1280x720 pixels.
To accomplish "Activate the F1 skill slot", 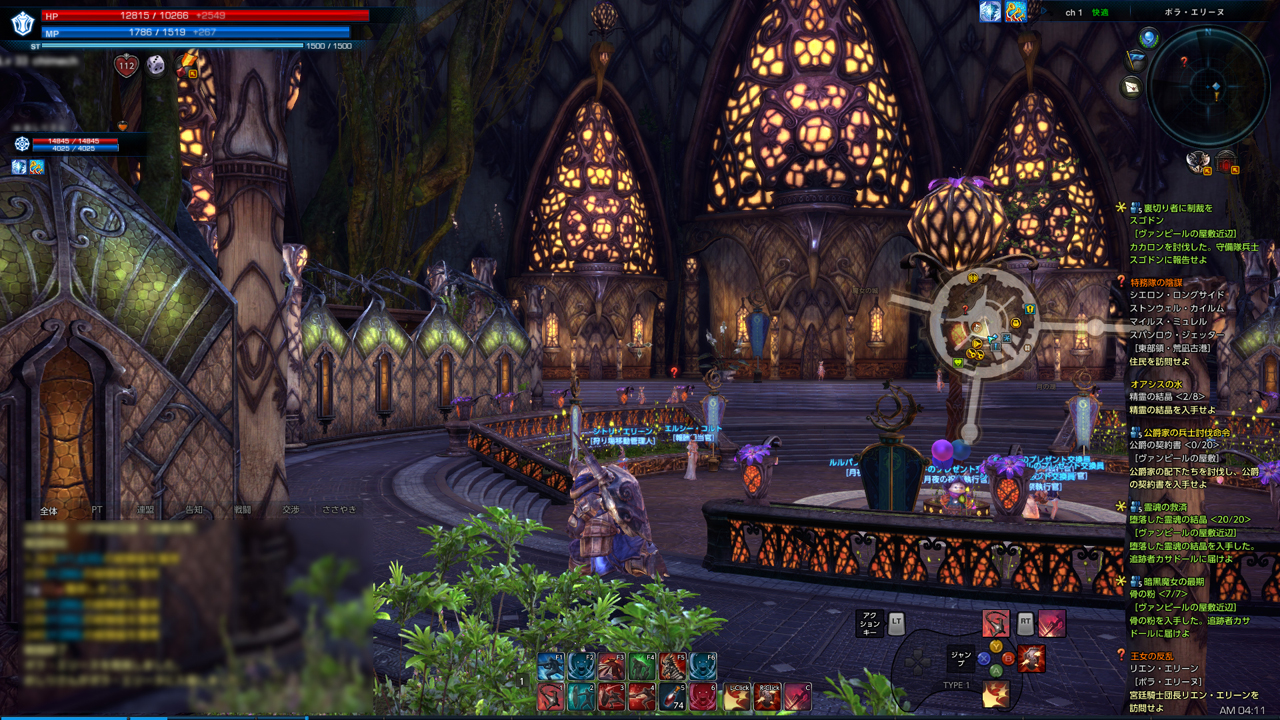I will [550, 666].
